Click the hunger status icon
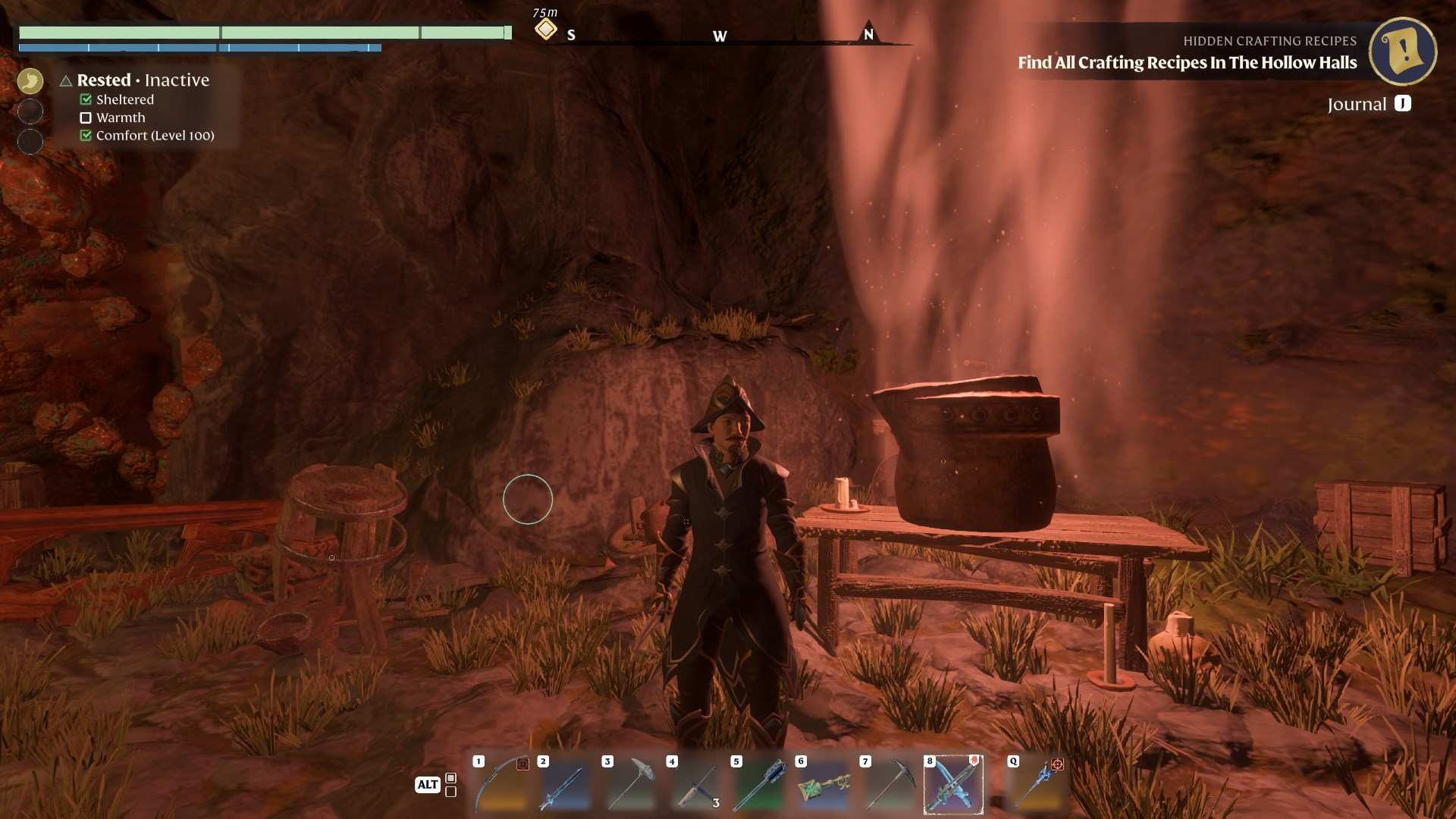 click(x=30, y=80)
